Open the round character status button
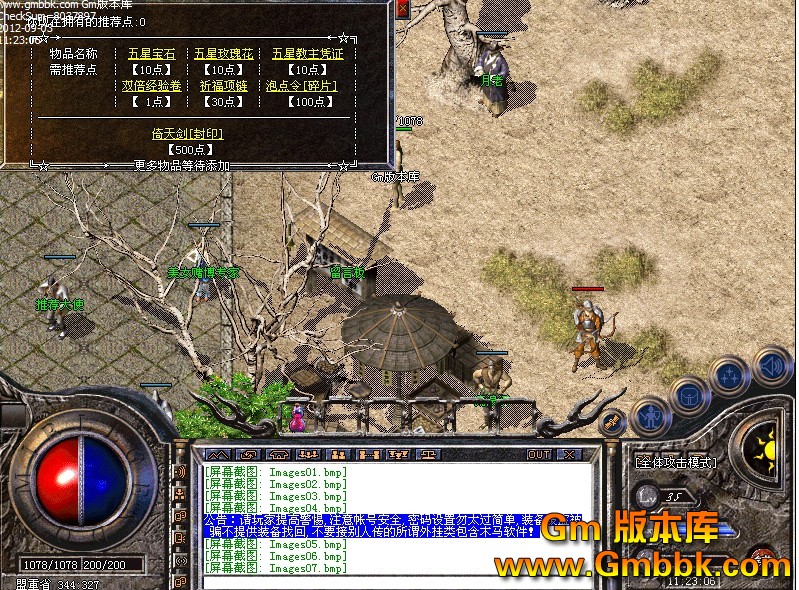799x590 pixels. tap(650, 415)
